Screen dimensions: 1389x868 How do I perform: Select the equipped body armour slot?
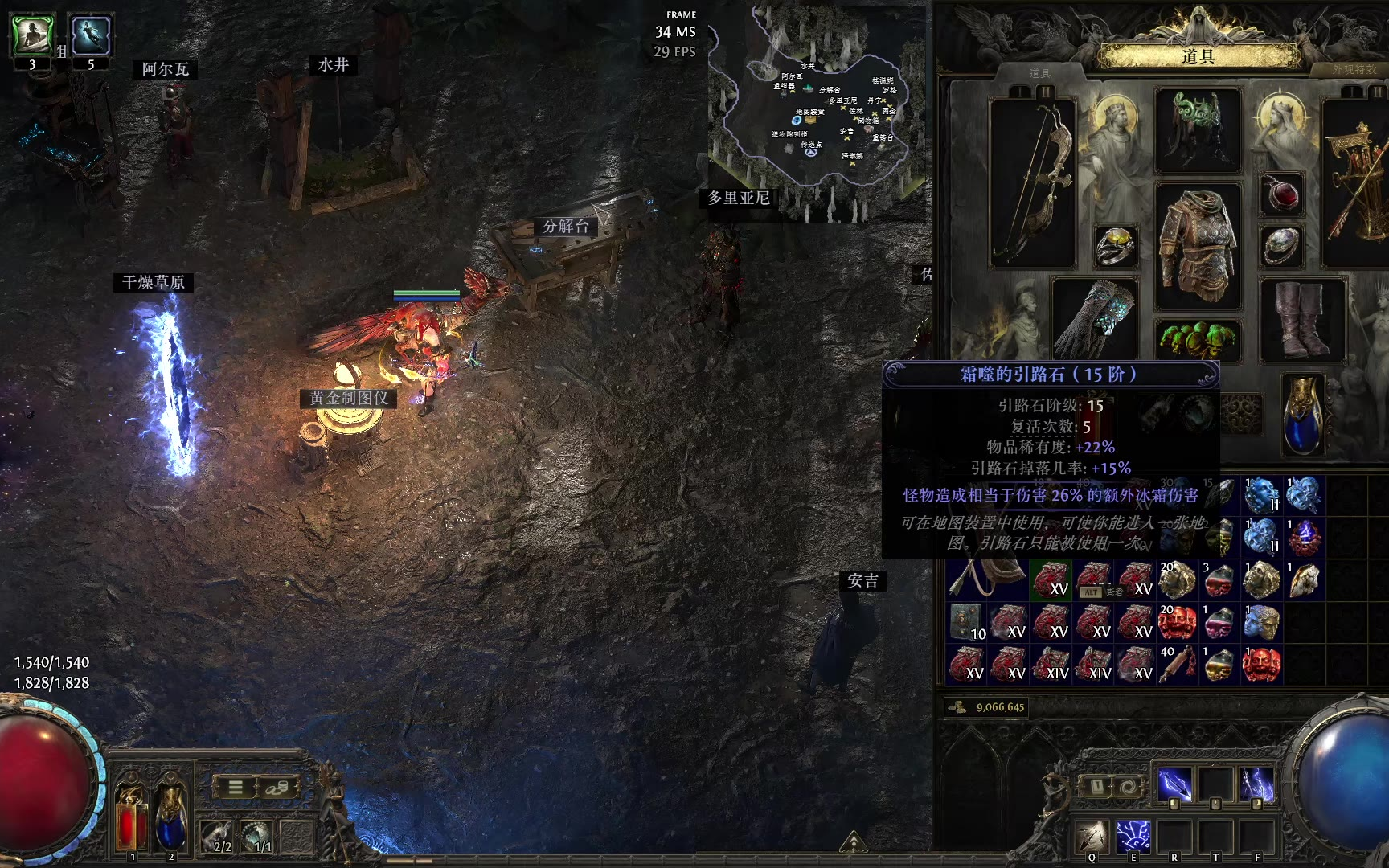click(1198, 246)
